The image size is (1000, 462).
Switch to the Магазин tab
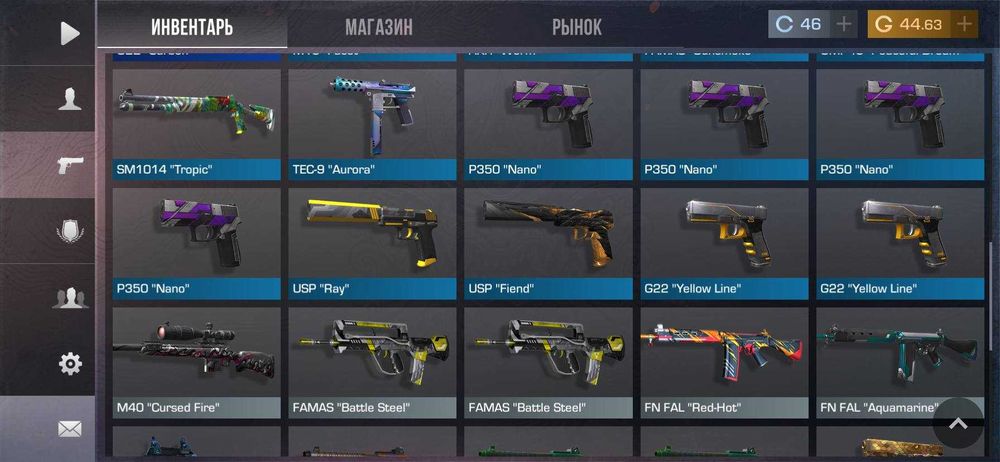pyautogui.click(x=379, y=27)
